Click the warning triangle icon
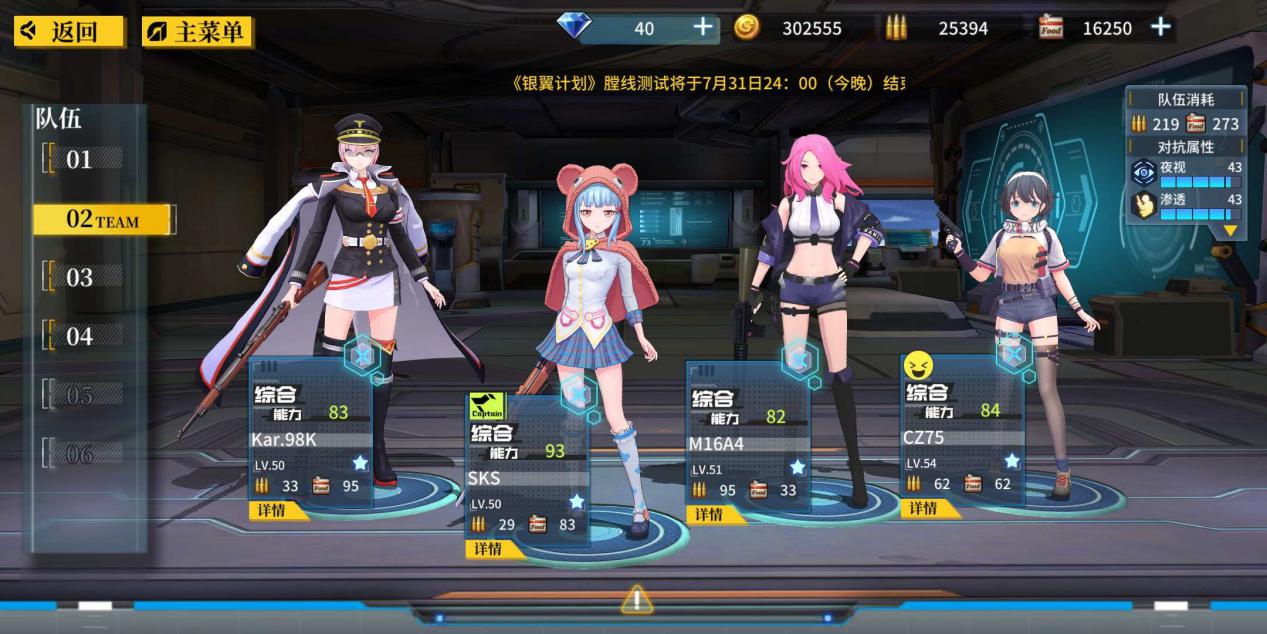Screen dimensions: 1267x634 click(636, 600)
